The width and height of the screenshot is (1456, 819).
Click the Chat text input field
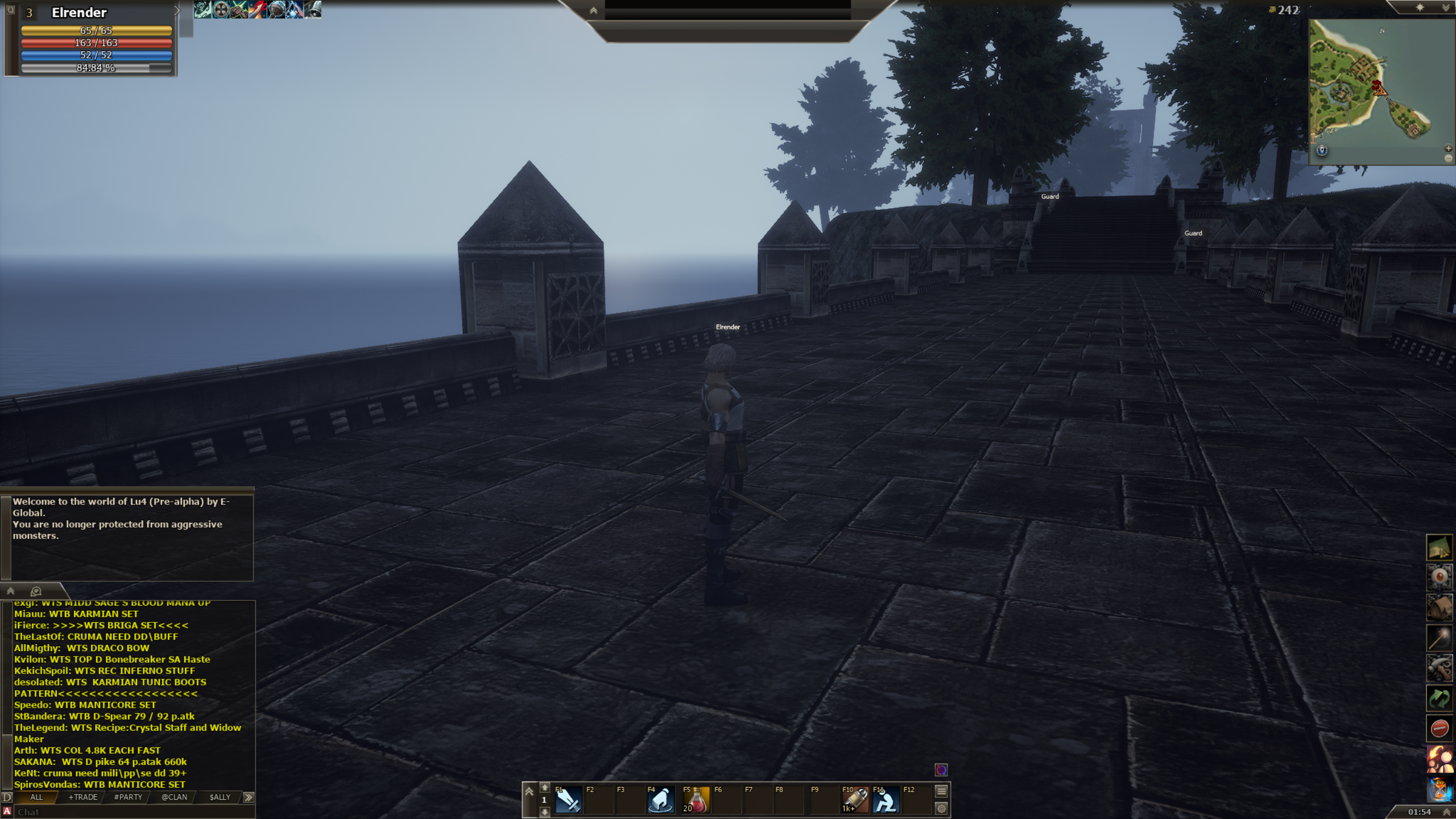[x=131, y=812]
